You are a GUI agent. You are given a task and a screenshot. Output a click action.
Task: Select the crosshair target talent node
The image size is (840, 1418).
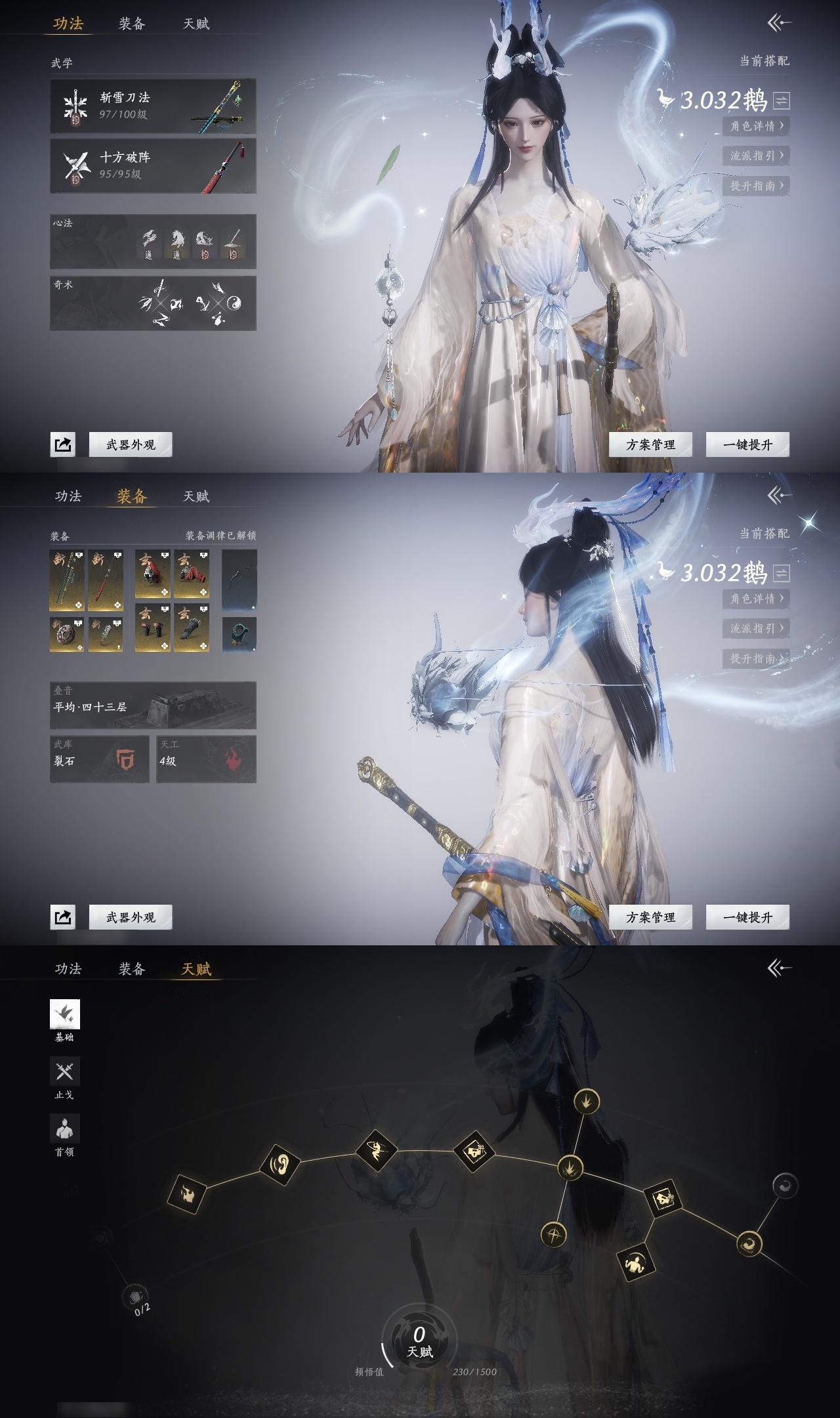pyautogui.click(x=554, y=1235)
